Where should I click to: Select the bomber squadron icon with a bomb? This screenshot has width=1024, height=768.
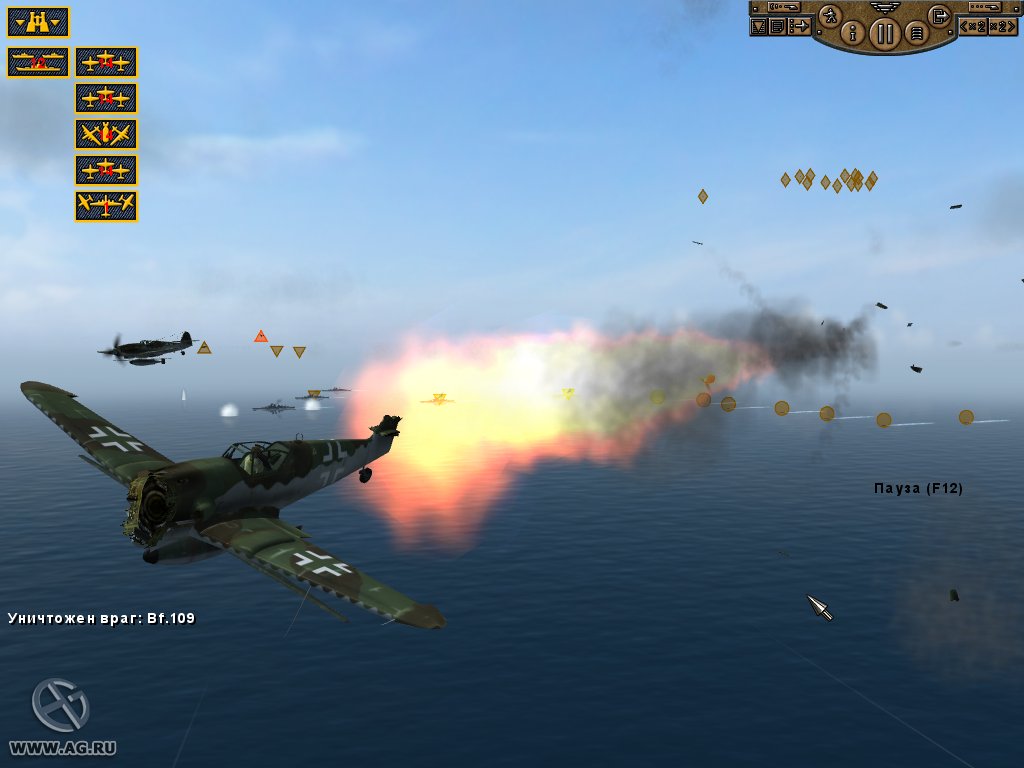tap(106, 134)
